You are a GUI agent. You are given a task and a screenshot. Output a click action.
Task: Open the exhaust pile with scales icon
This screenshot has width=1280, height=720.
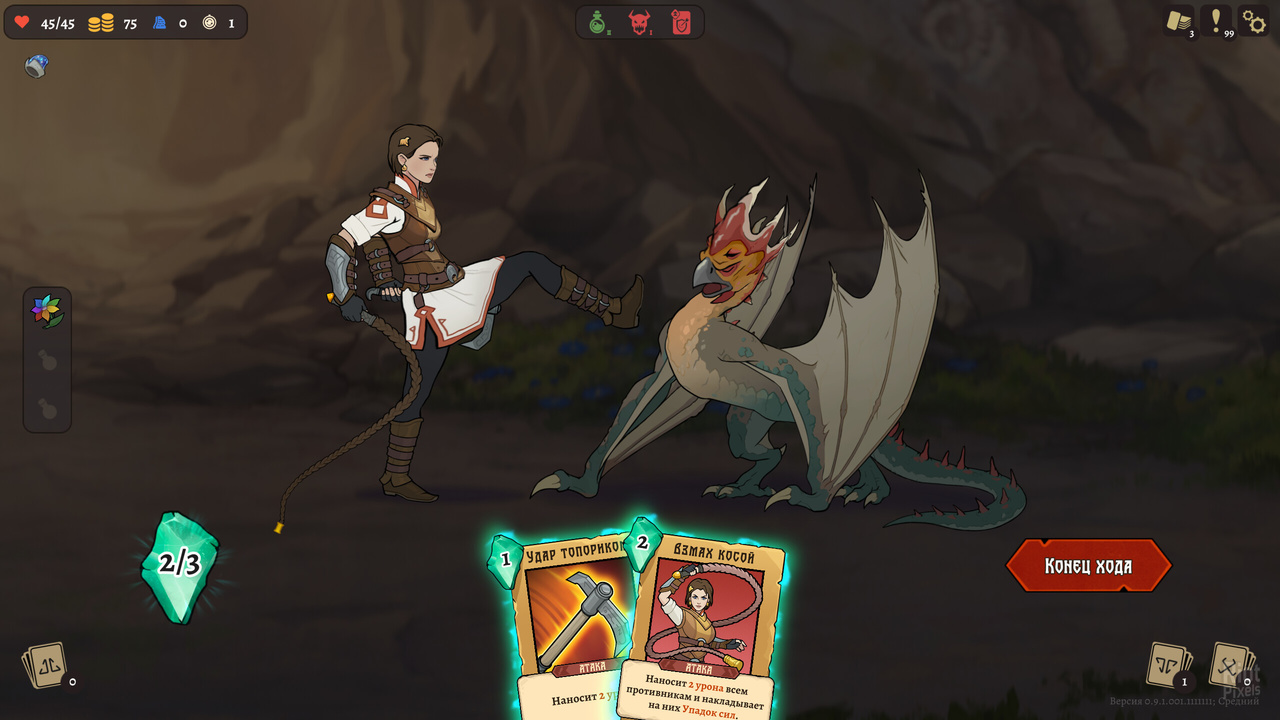click(46, 663)
